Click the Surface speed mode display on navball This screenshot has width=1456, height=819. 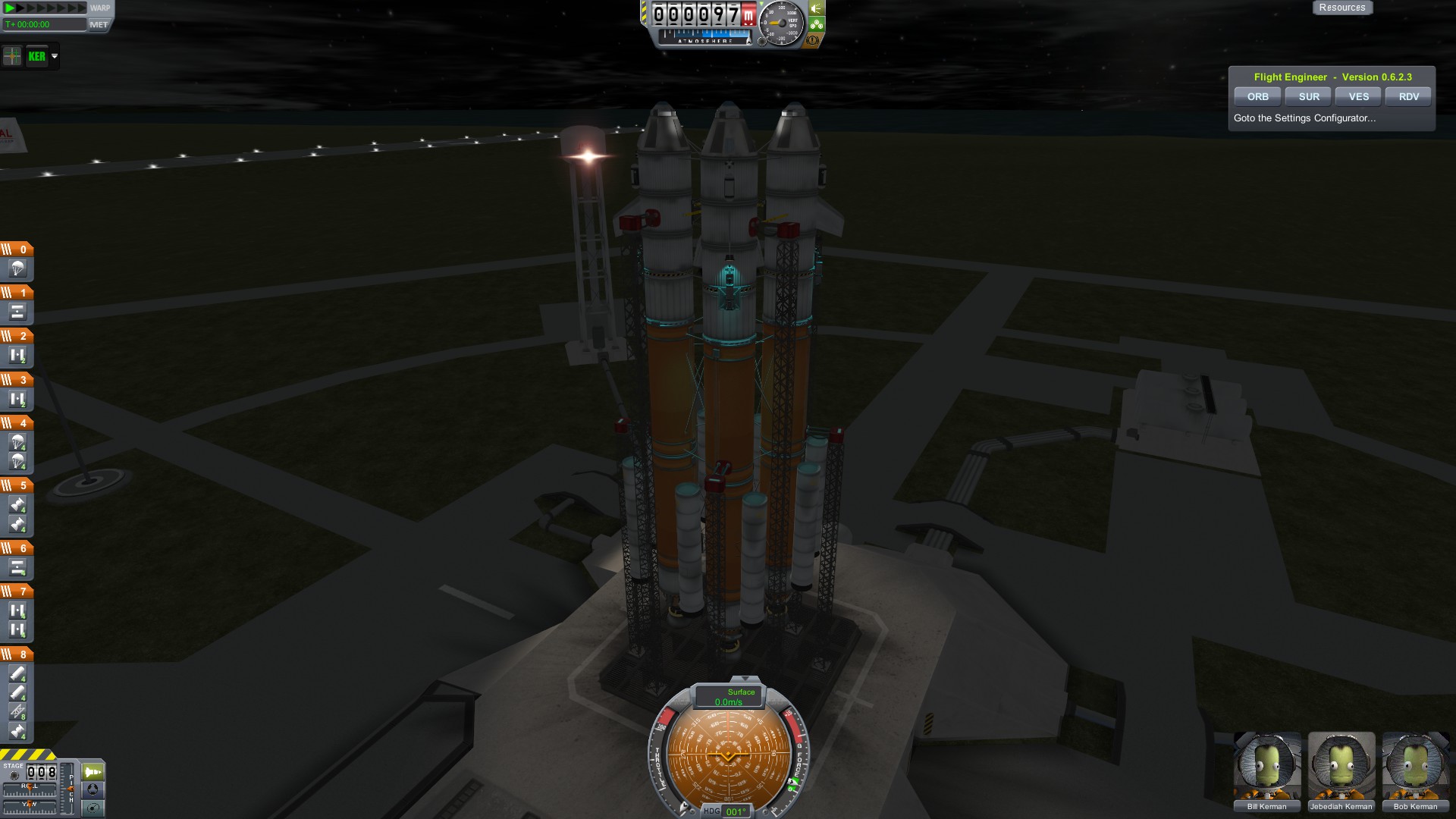click(x=729, y=697)
